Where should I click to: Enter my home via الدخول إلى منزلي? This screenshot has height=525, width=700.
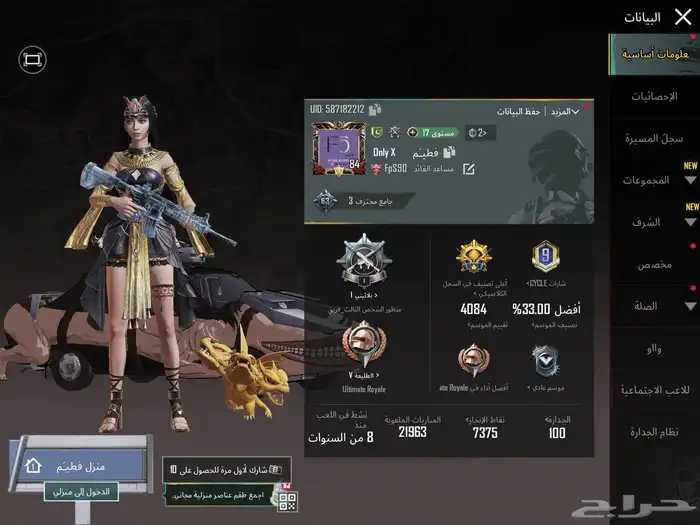coord(95,492)
